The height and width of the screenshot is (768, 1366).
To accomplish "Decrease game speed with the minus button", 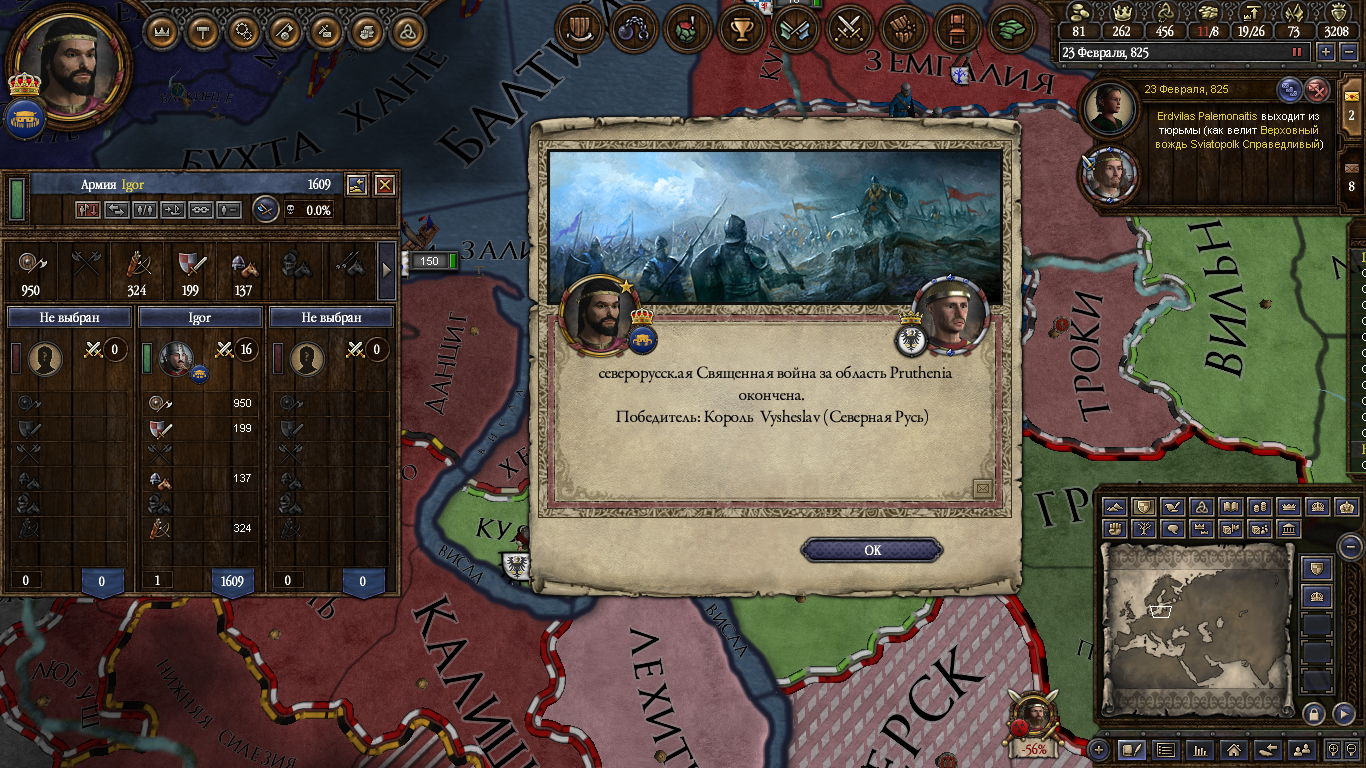I will pyautogui.click(x=1348, y=51).
